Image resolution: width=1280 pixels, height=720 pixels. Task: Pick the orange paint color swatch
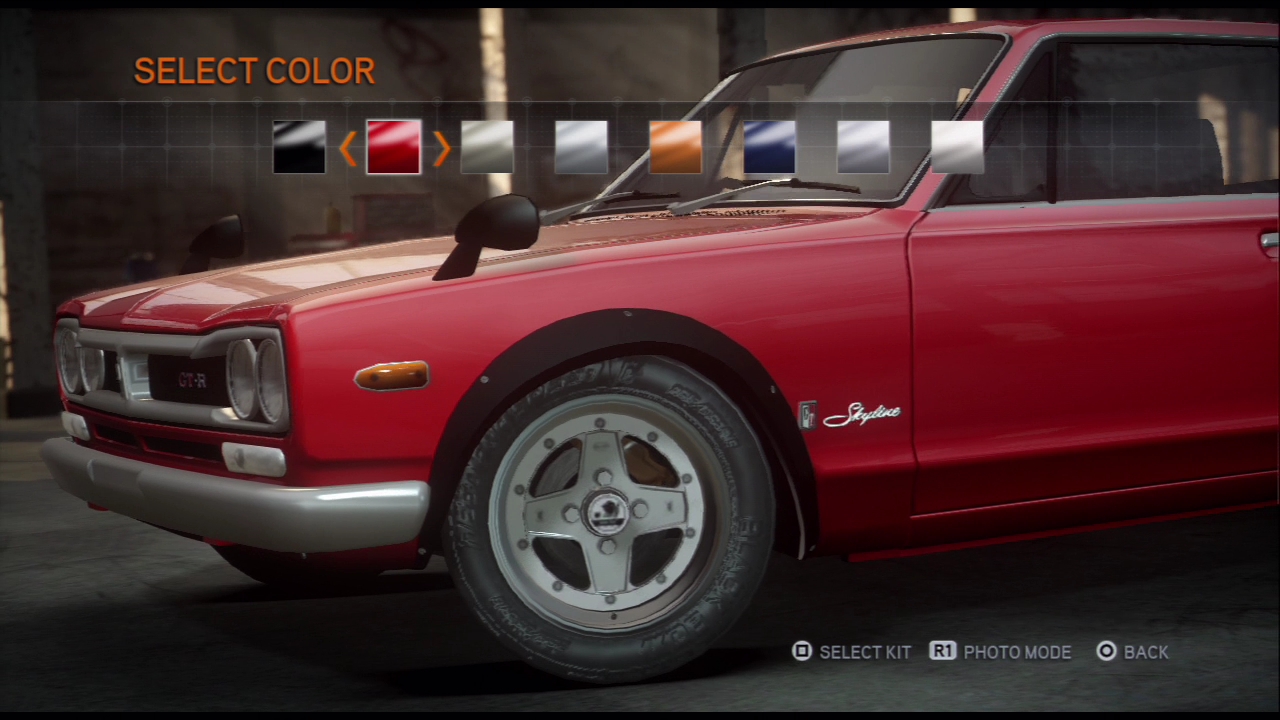click(x=675, y=147)
